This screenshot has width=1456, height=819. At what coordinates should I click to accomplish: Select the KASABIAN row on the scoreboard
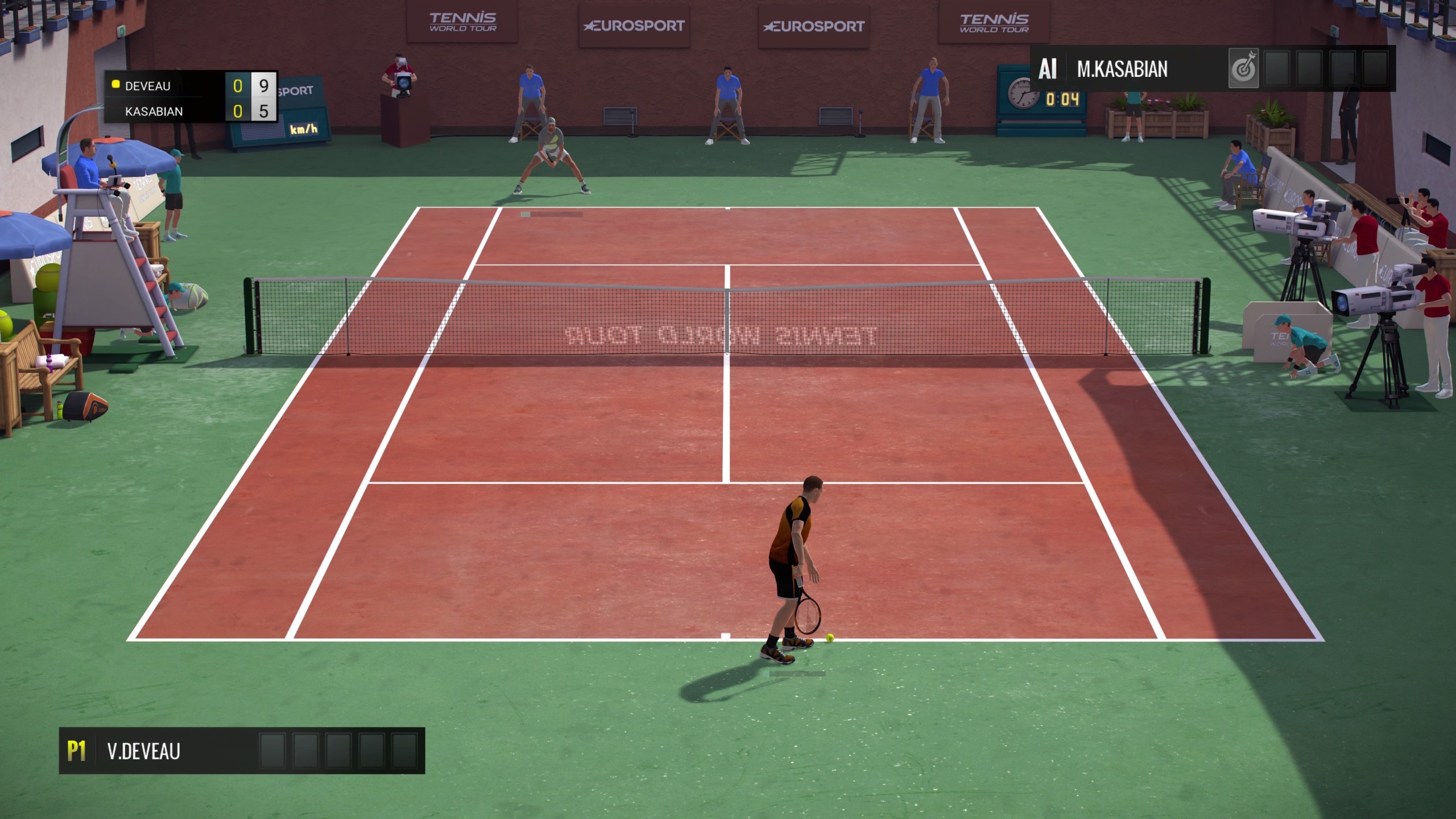[171, 112]
